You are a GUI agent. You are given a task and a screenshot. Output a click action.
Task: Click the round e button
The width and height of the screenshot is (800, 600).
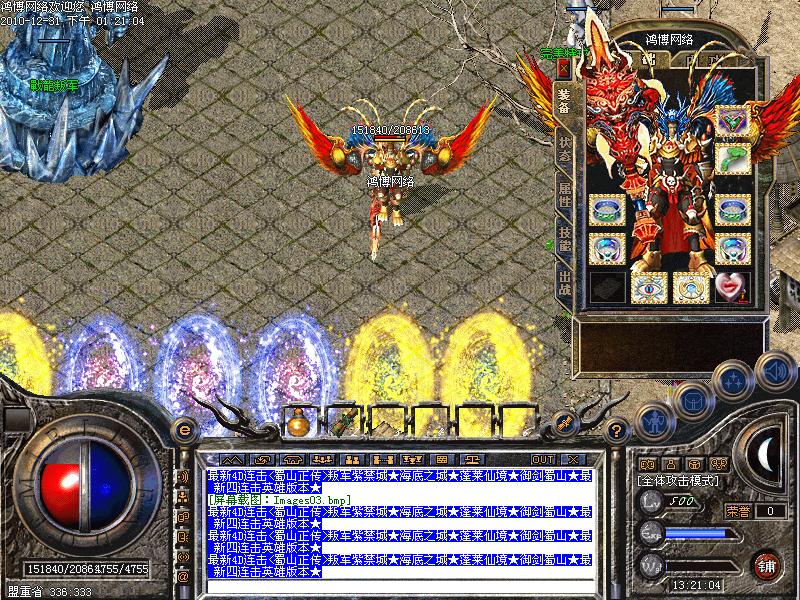(184, 430)
